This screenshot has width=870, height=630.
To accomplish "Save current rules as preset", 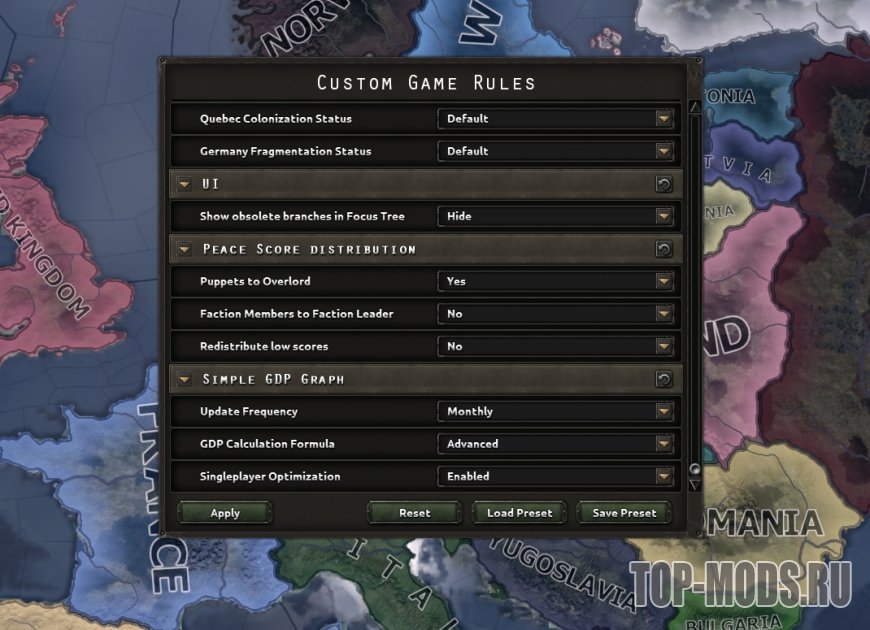I will click(x=624, y=513).
